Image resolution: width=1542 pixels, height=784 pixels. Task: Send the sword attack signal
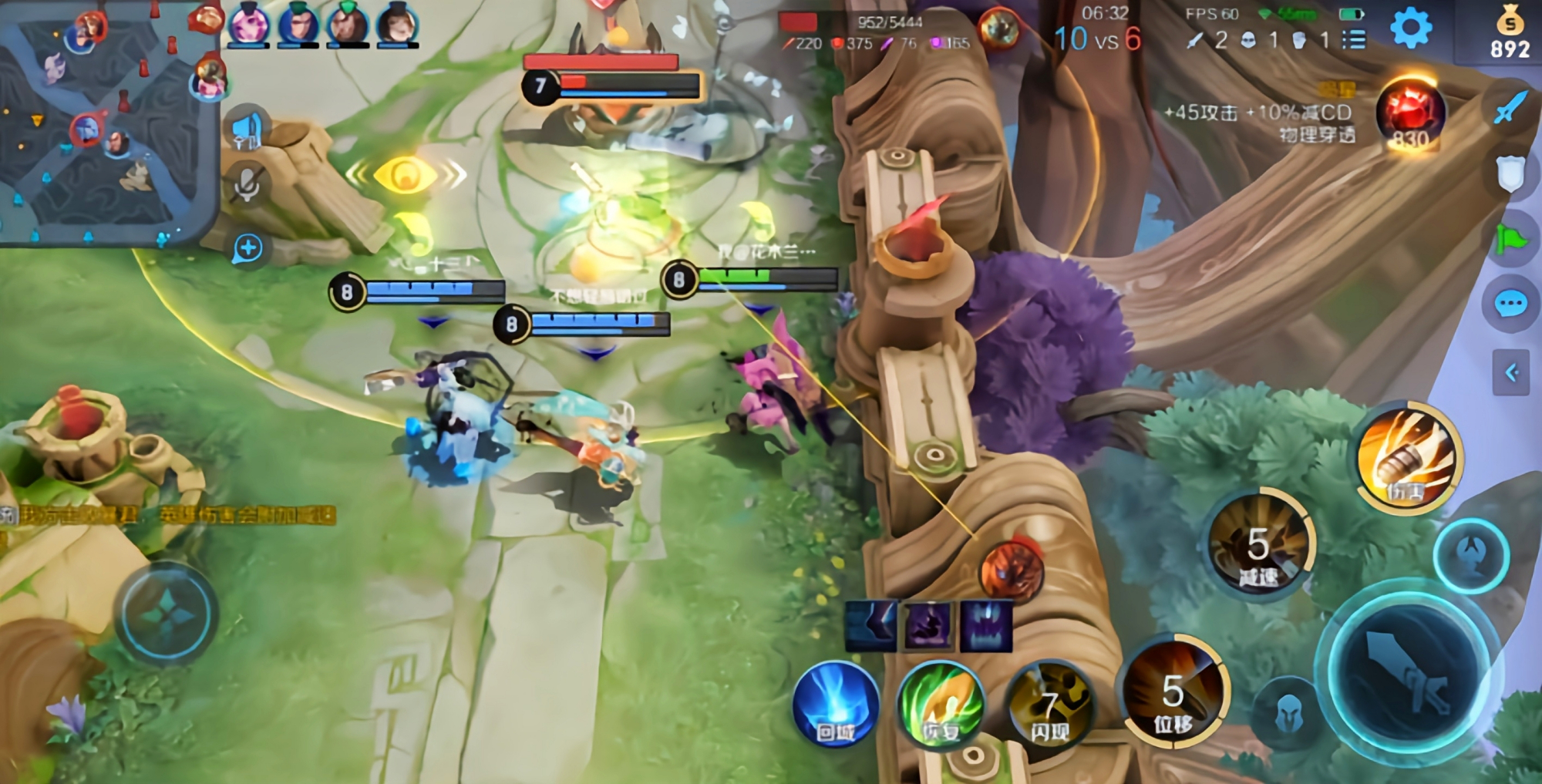tap(1510, 107)
